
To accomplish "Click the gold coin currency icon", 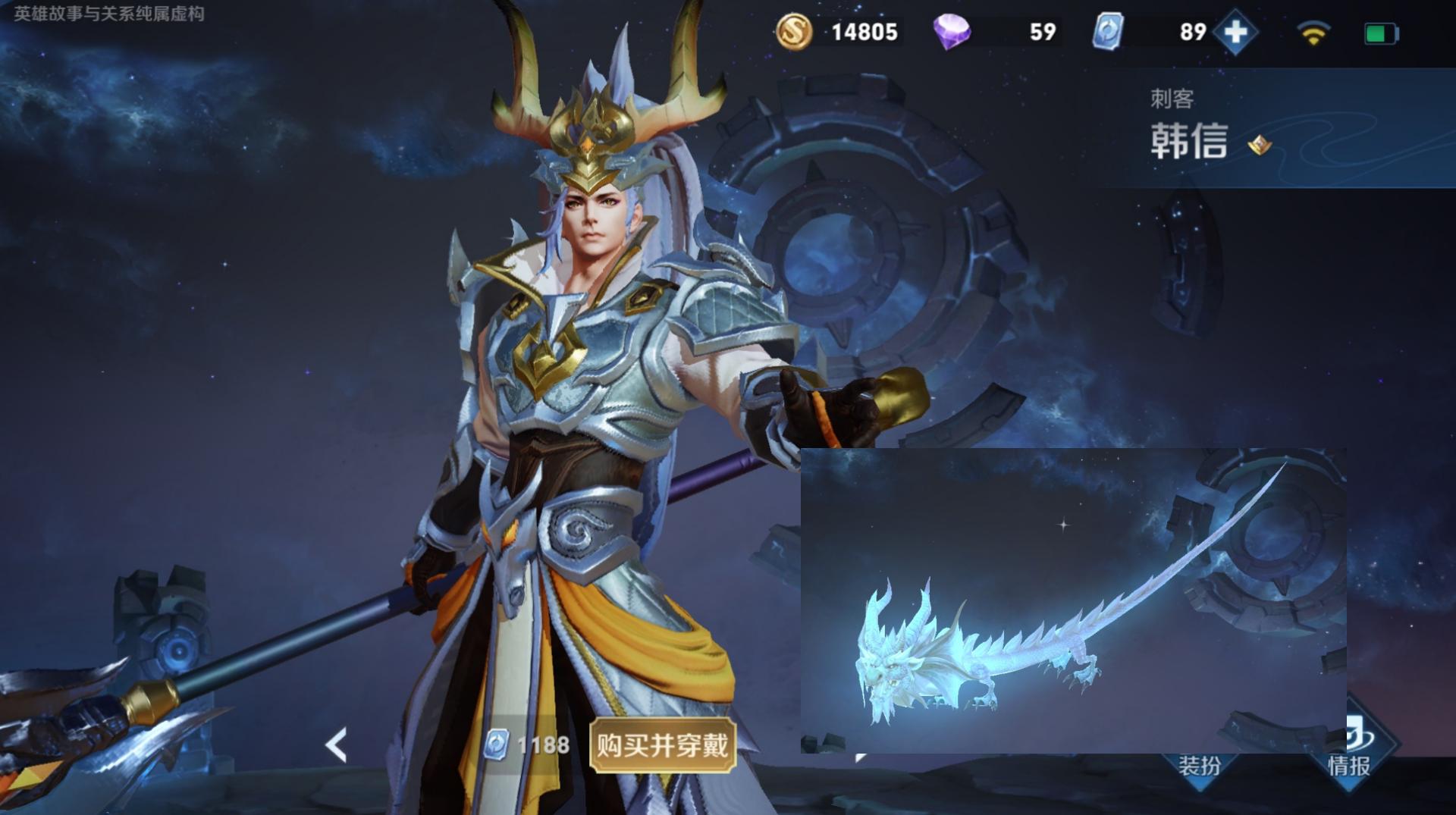I will coord(793,32).
